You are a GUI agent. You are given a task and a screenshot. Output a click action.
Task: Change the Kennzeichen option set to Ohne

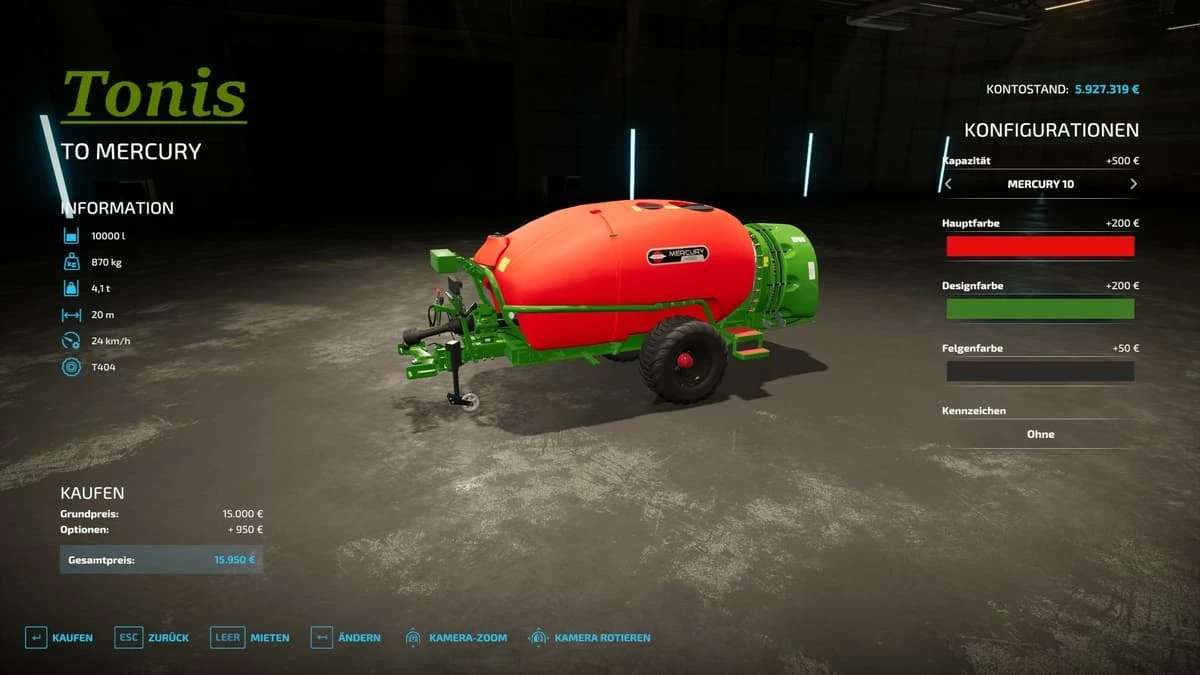coord(1040,434)
